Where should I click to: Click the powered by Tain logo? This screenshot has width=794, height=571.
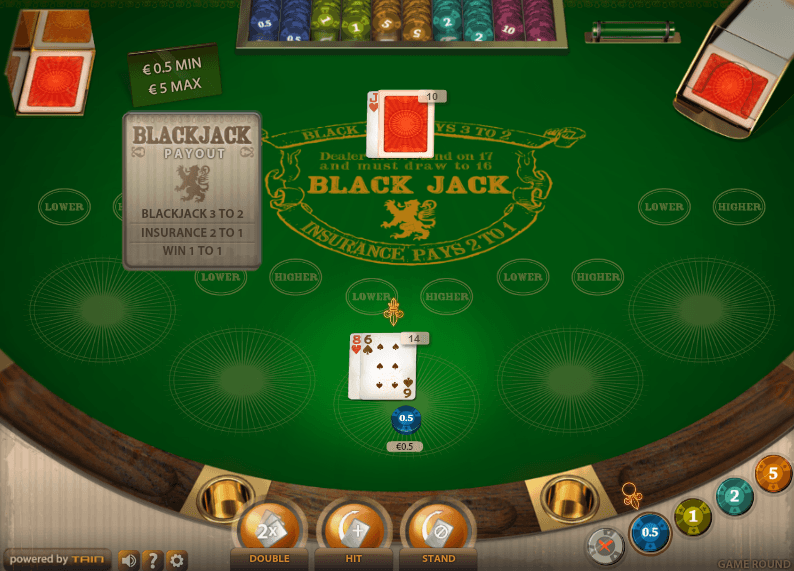tap(55, 560)
